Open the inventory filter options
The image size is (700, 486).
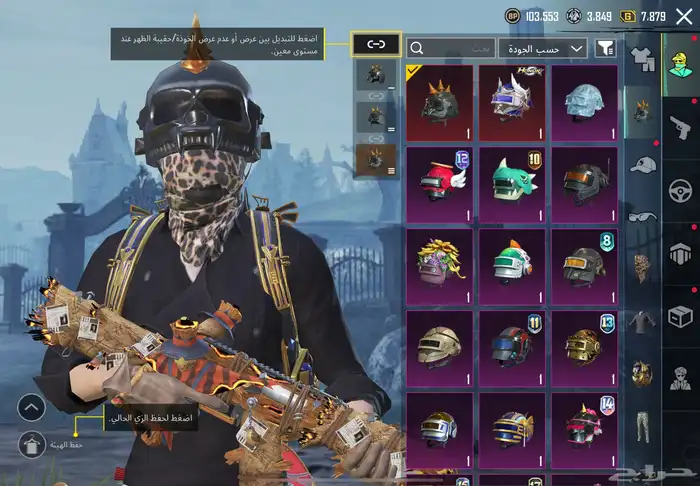605,48
